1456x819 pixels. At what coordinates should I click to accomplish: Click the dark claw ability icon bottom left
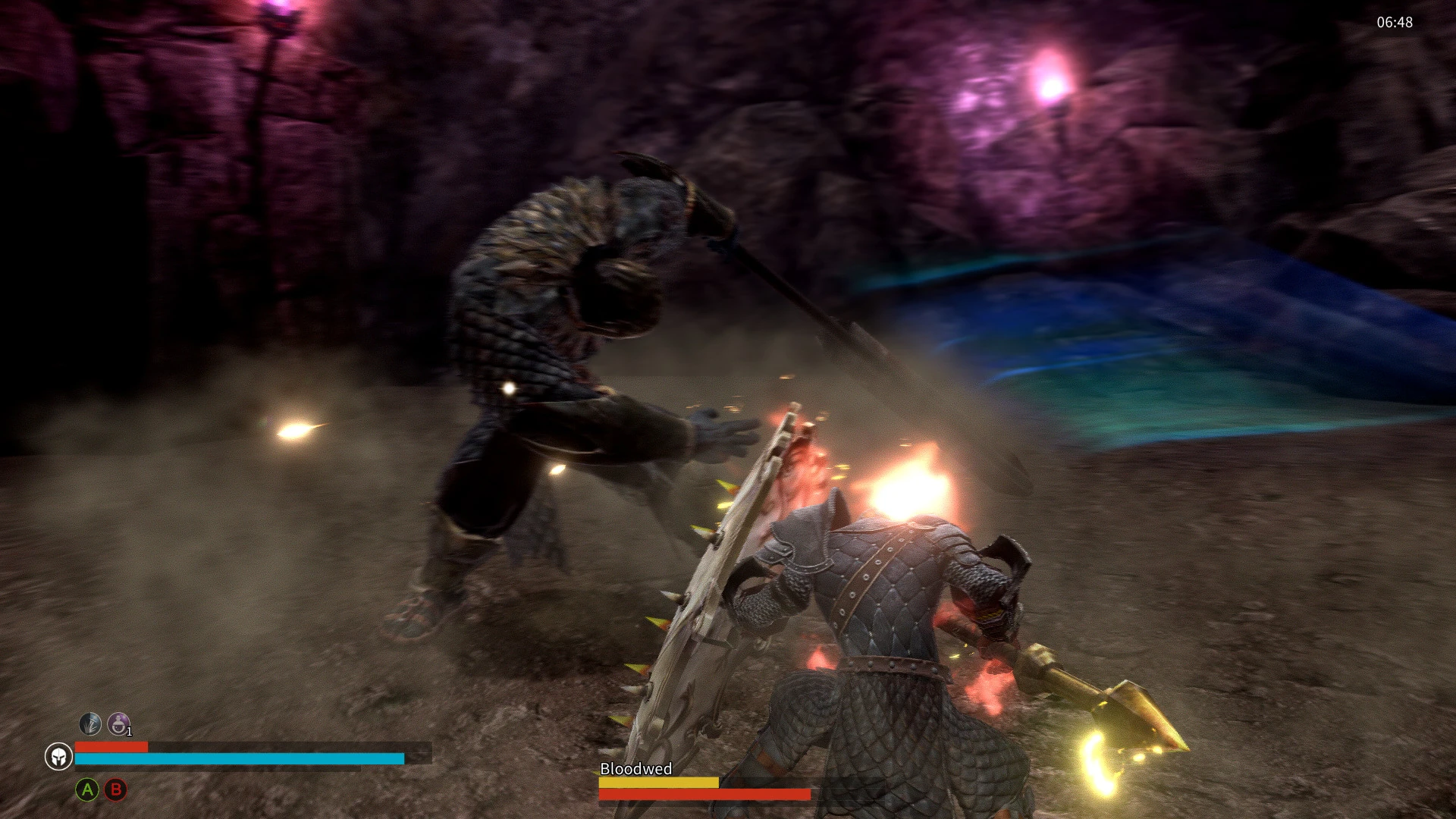(89, 724)
